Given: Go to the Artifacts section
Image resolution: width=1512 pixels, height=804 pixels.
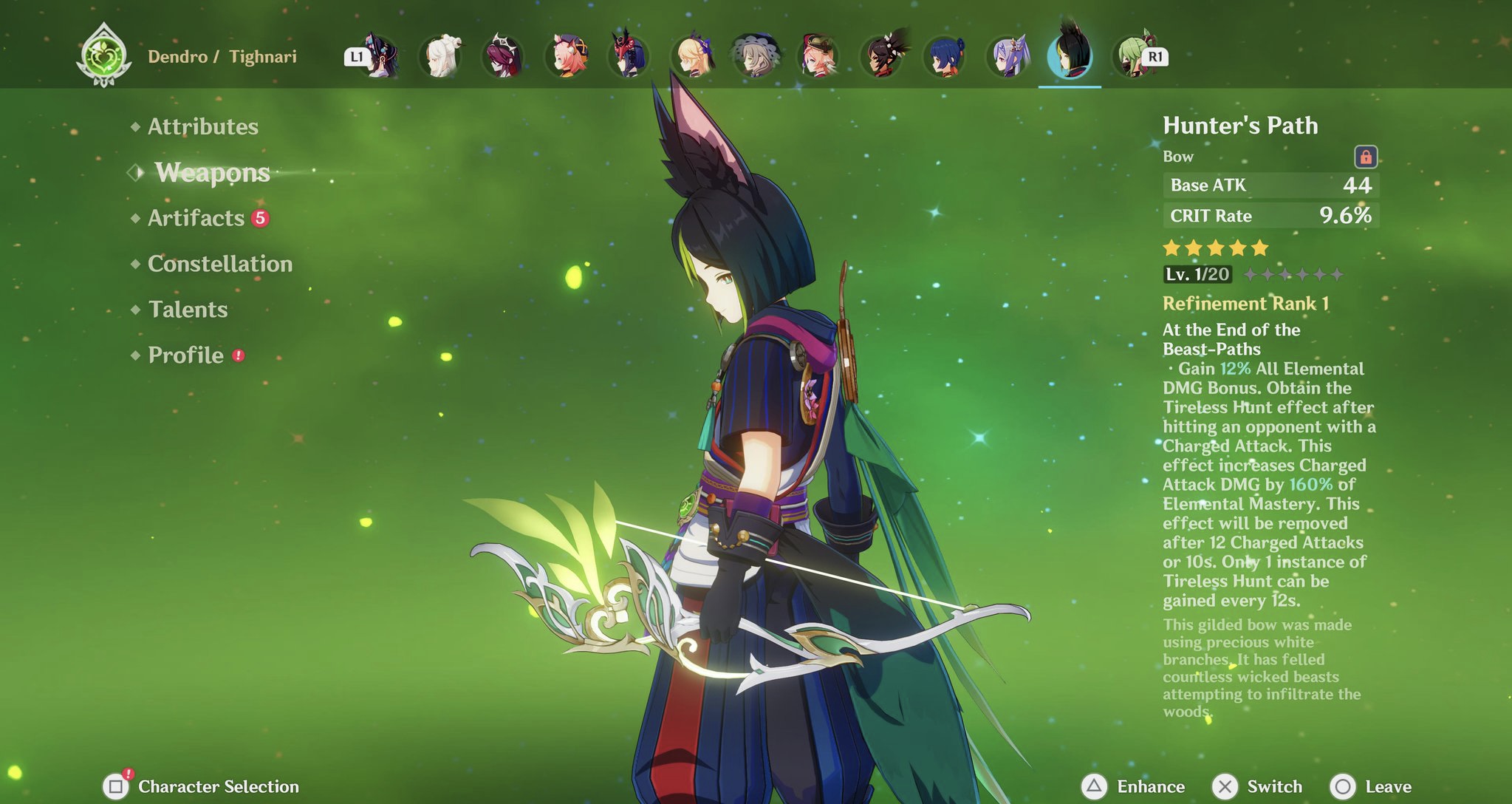Looking at the screenshot, I should 196,218.
